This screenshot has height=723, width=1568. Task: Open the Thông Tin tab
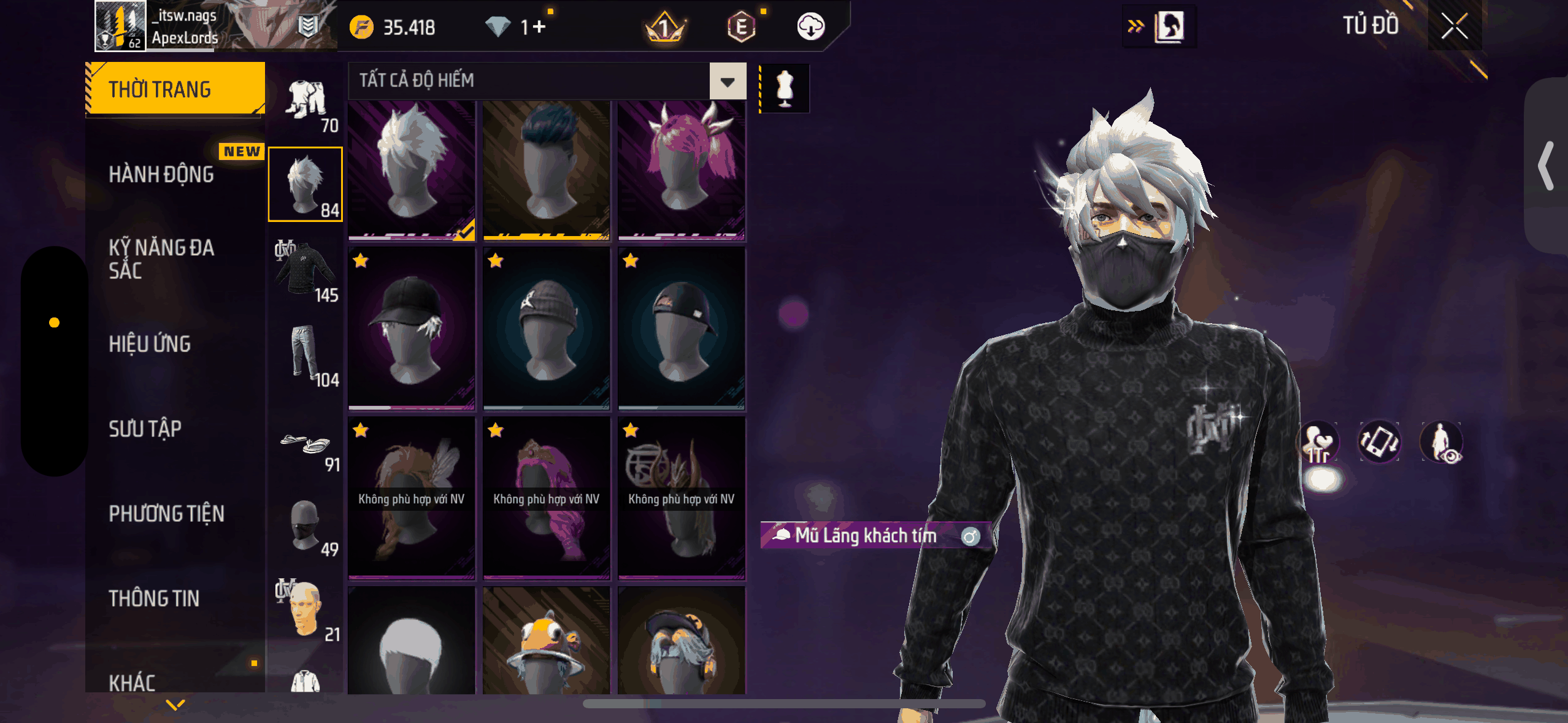click(154, 599)
